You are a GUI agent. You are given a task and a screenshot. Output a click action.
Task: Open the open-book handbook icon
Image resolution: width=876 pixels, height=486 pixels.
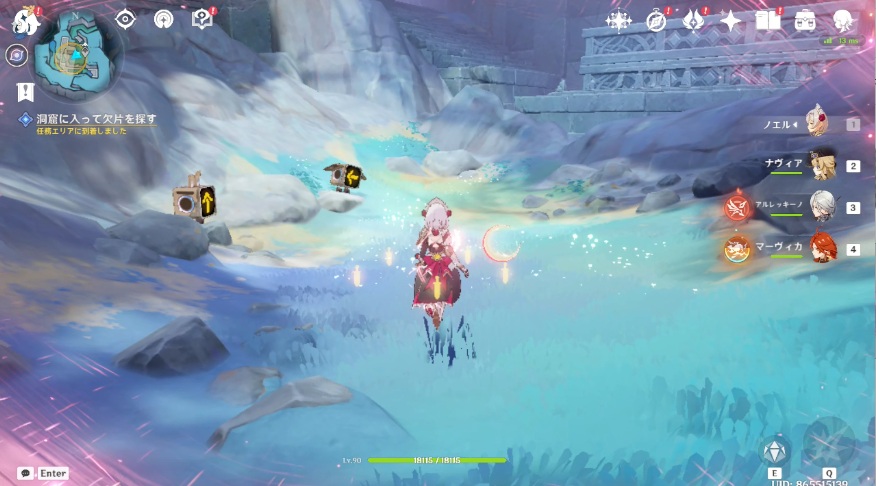[x=767, y=20]
